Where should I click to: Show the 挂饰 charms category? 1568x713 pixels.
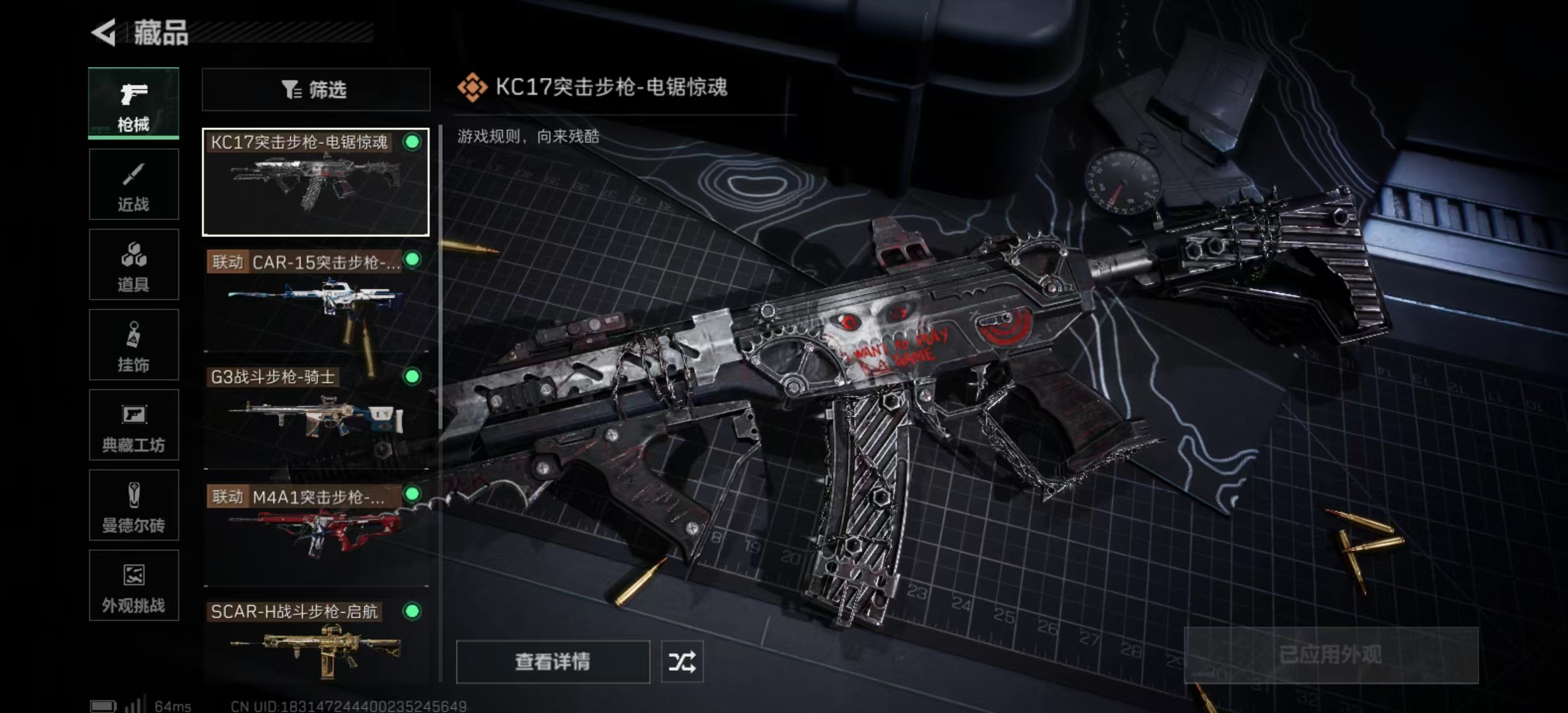tap(133, 345)
